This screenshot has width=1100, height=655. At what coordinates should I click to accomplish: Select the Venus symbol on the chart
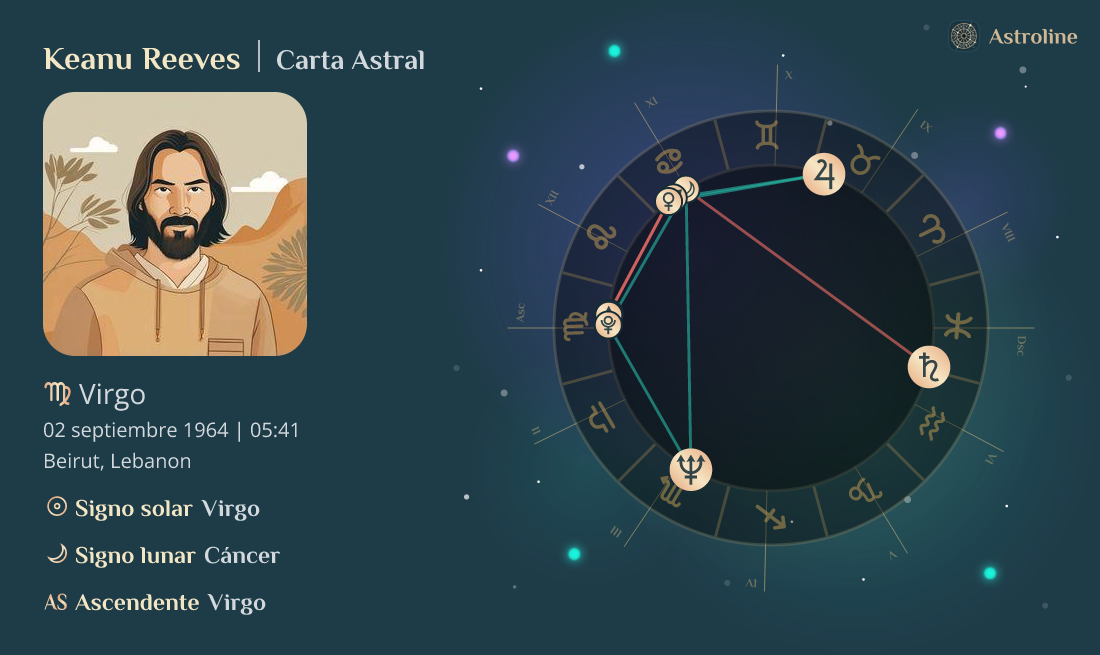click(667, 202)
